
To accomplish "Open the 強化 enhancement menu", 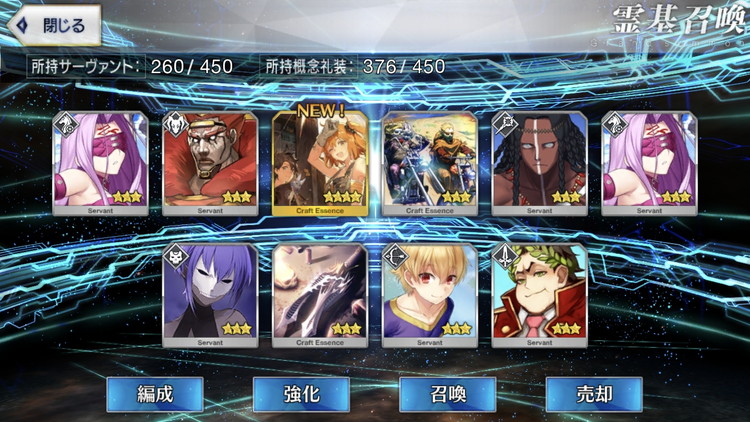I will (301, 394).
